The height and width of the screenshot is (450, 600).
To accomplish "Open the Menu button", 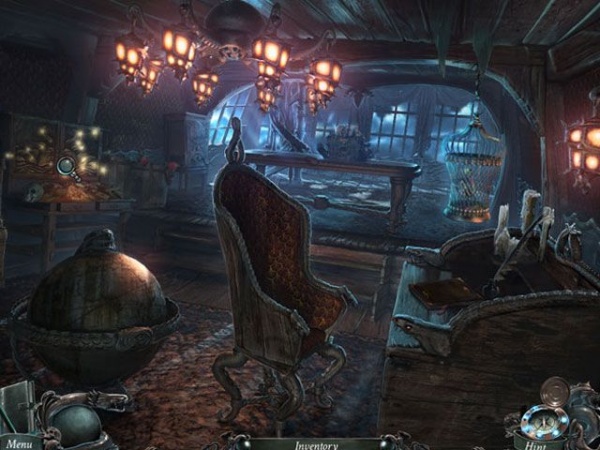I will click(x=17, y=442).
